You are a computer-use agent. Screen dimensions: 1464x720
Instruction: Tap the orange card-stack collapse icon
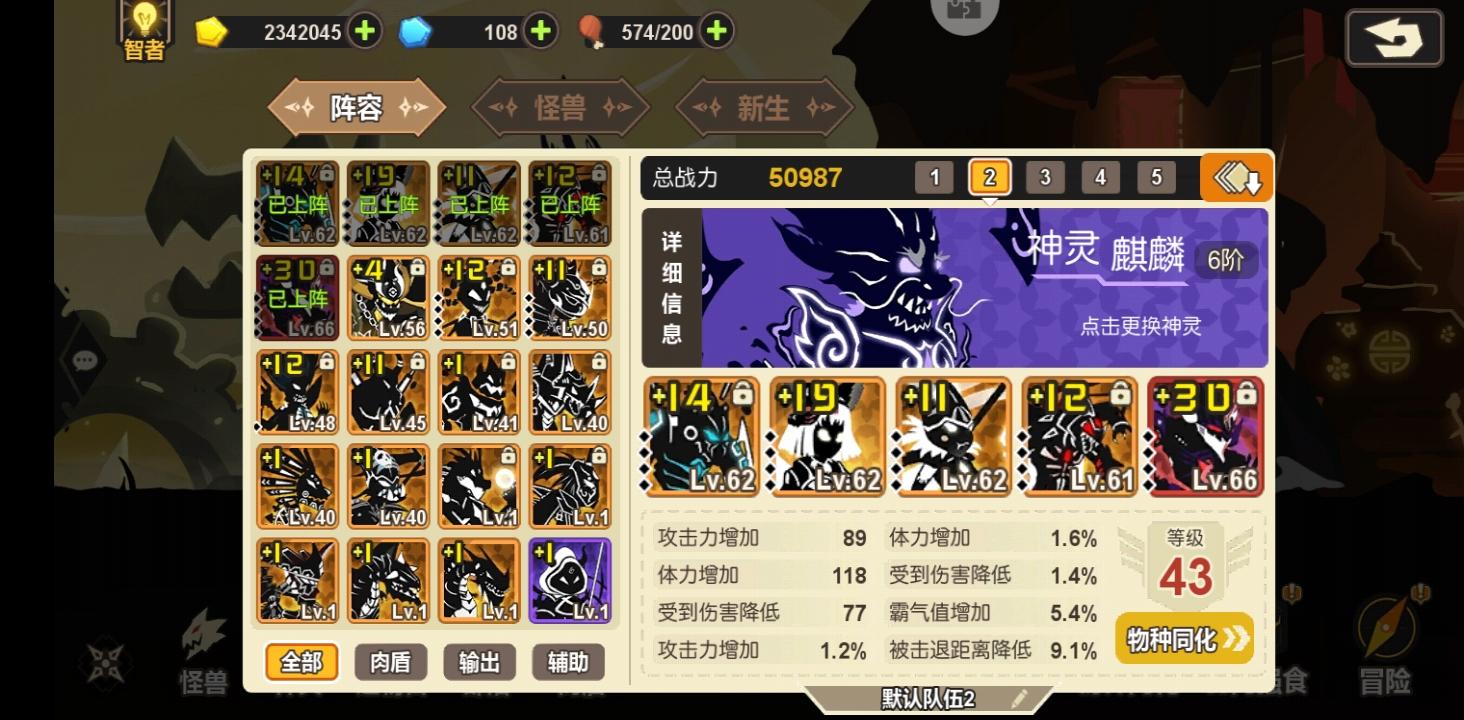coord(1235,177)
